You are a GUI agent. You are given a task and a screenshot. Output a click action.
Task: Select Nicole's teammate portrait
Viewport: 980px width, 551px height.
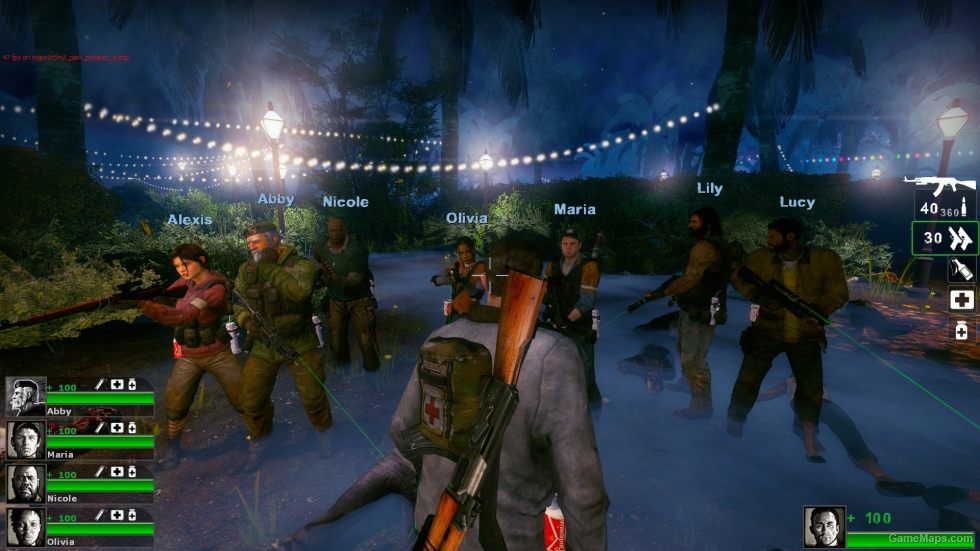click(x=25, y=483)
